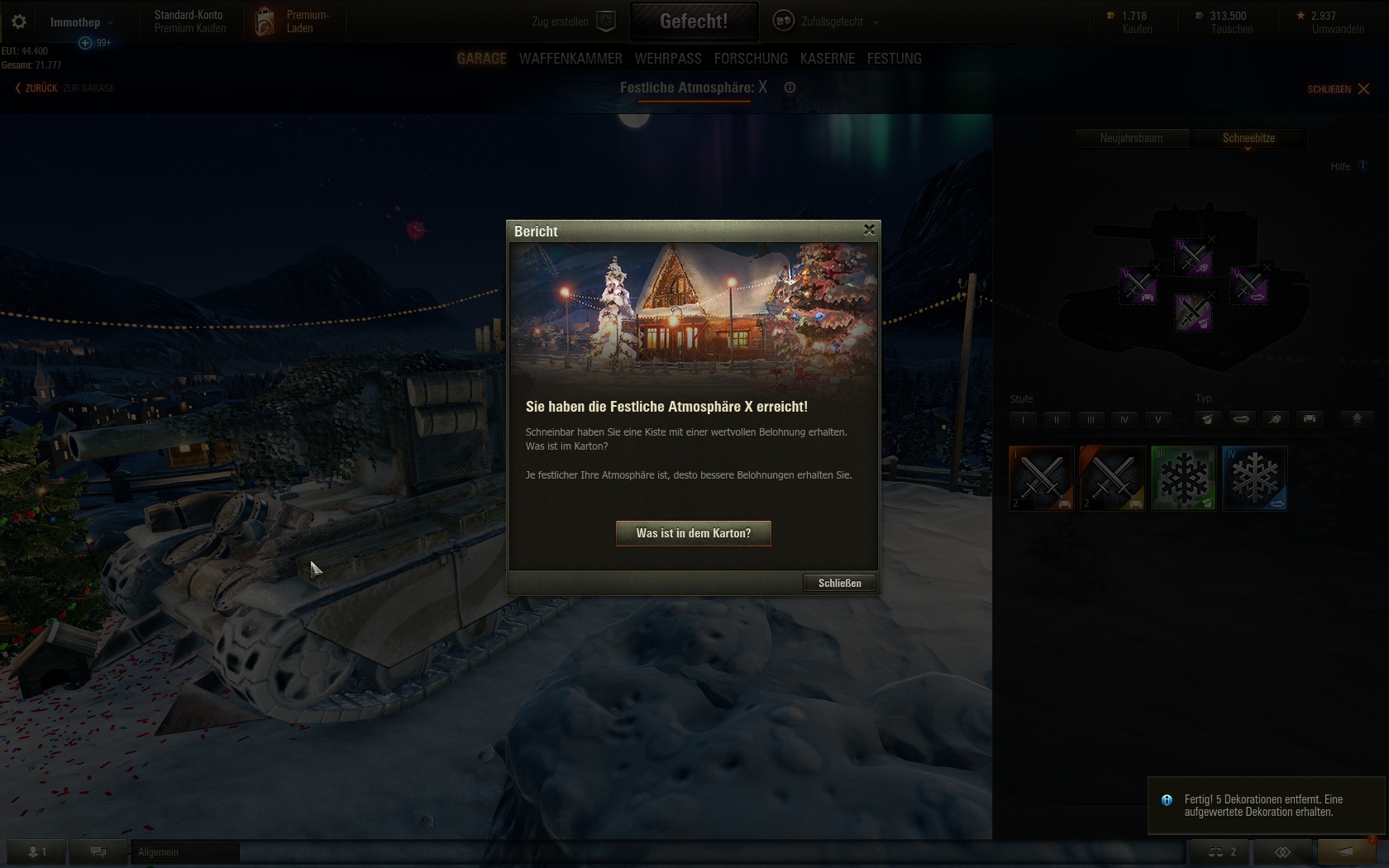Viewport: 1389px width, 868px height.
Task: Filter decorations by Stufe V
Action: (1157, 419)
